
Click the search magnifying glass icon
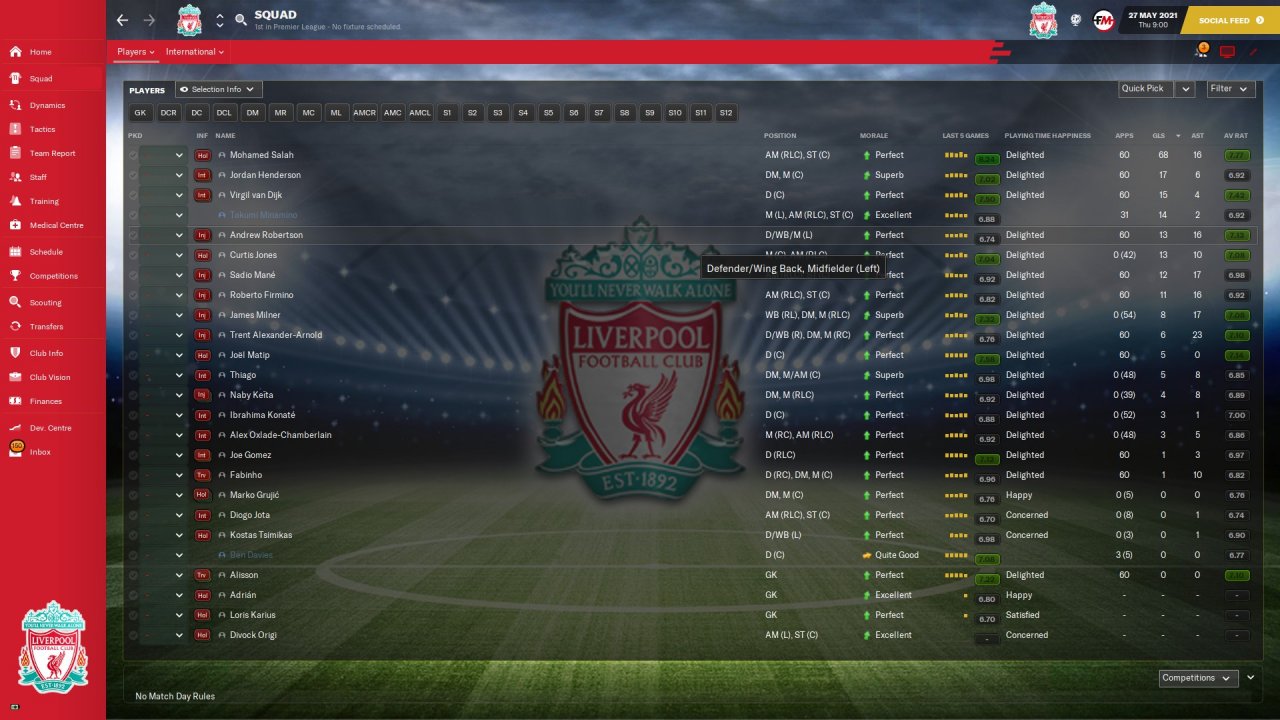(241, 20)
